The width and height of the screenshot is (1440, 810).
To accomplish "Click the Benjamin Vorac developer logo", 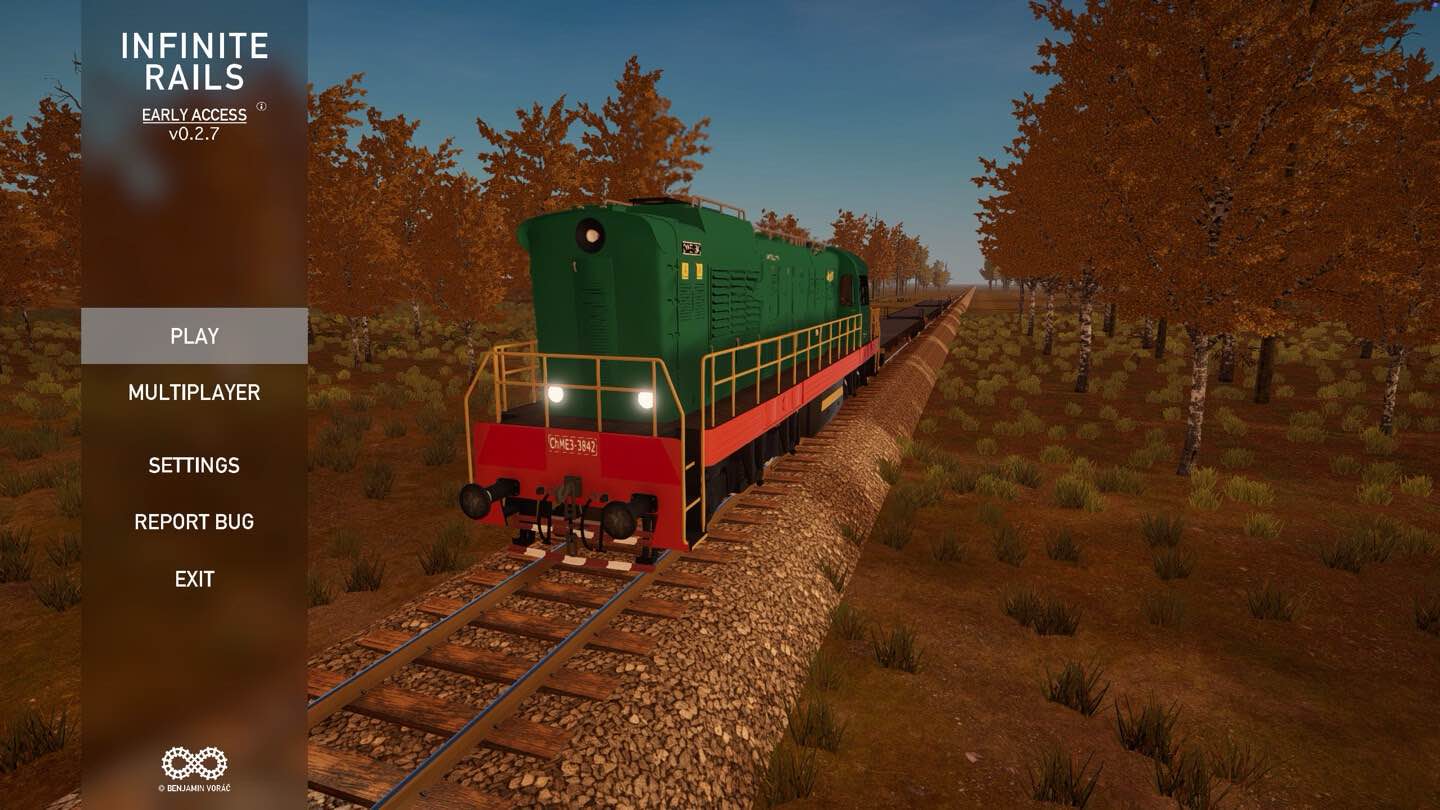I will point(194,764).
